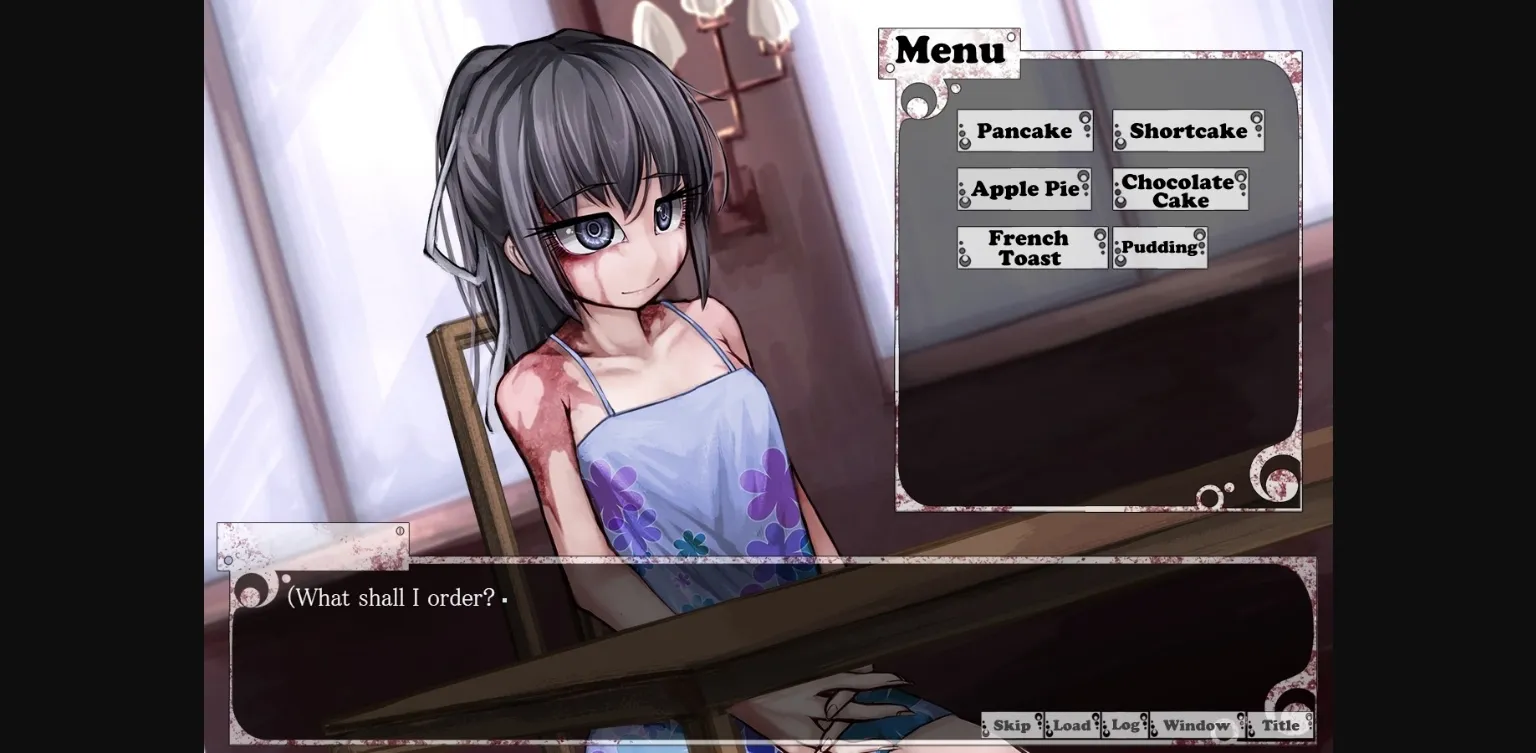Choose the Apple Pie option
1536x753 pixels.
tap(1023, 189)
